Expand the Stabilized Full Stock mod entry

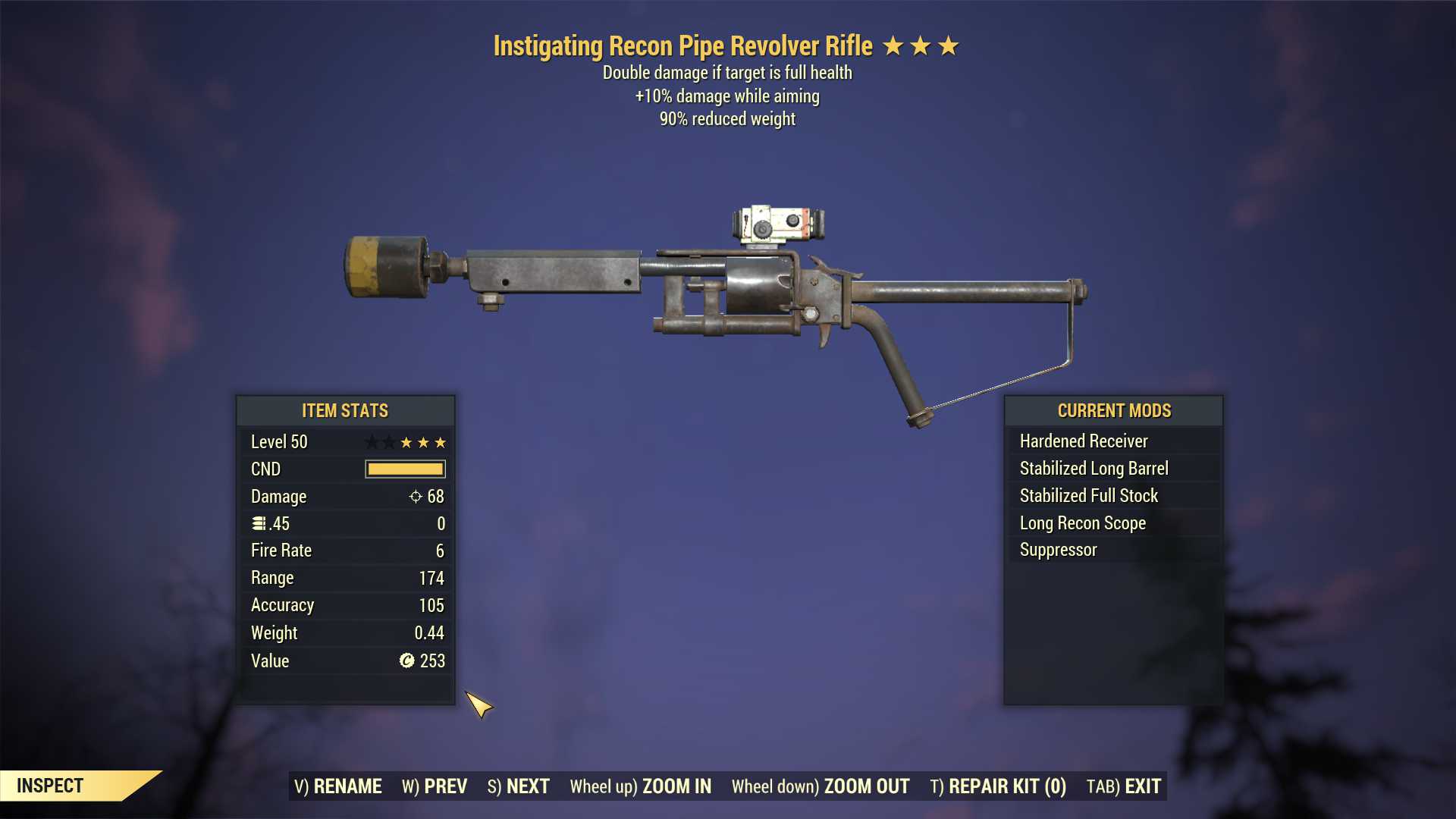1088,495
